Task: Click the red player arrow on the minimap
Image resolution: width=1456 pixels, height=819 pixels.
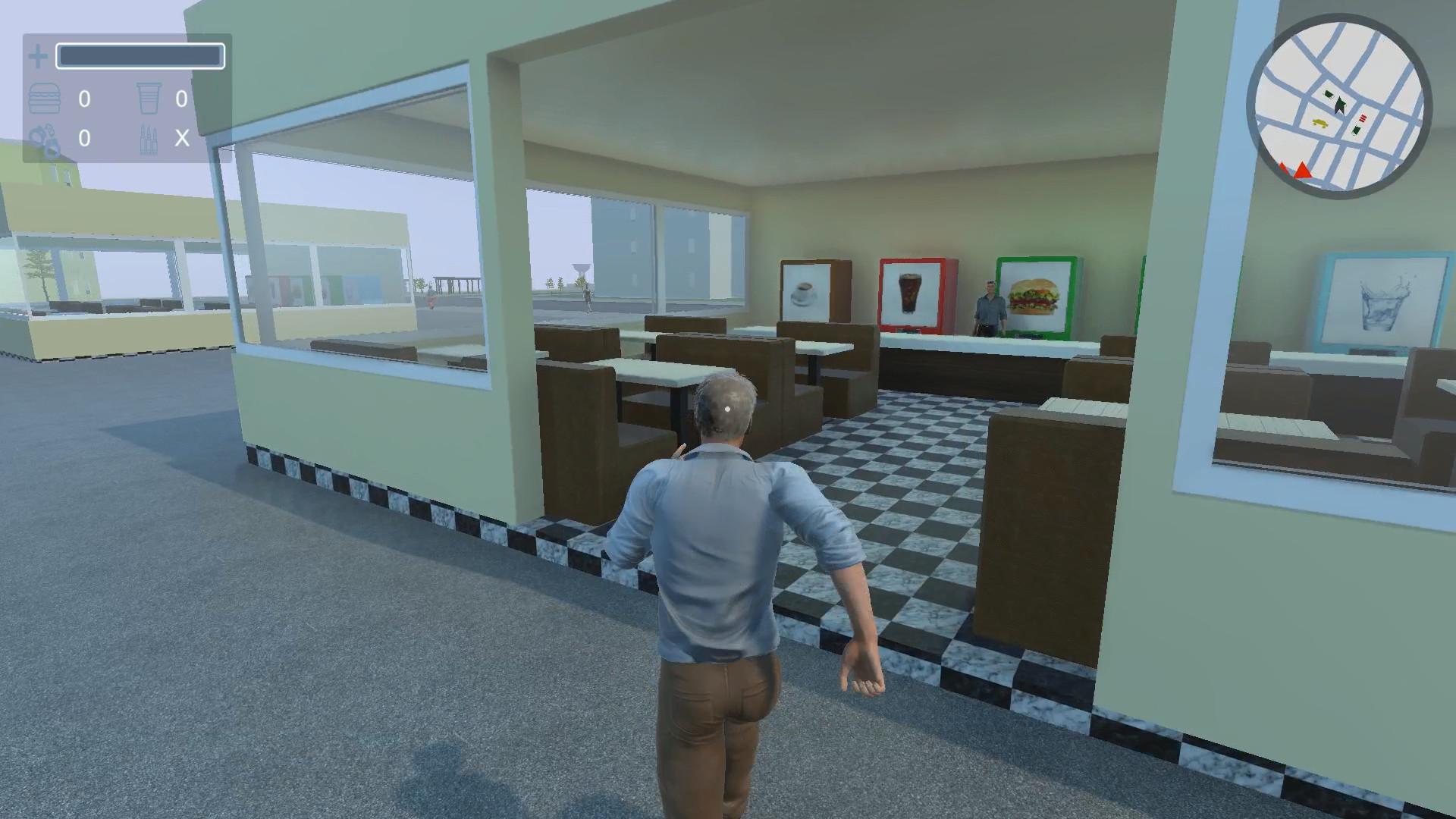Action: tap(1302, 171)
